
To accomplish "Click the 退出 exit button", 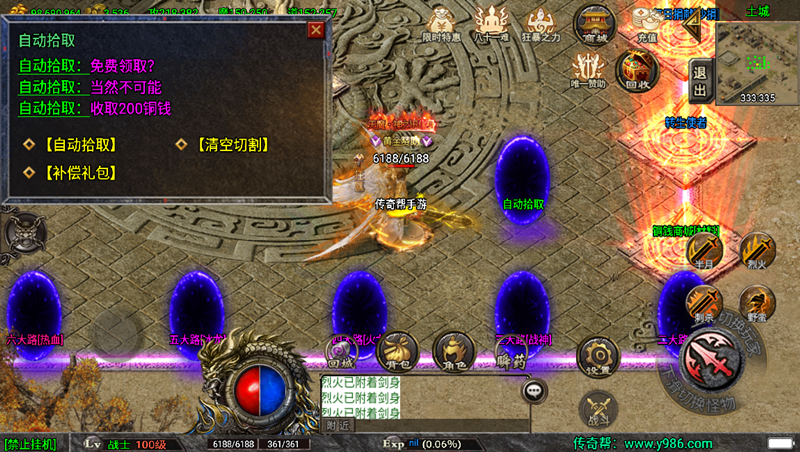I will pos(700,79).
